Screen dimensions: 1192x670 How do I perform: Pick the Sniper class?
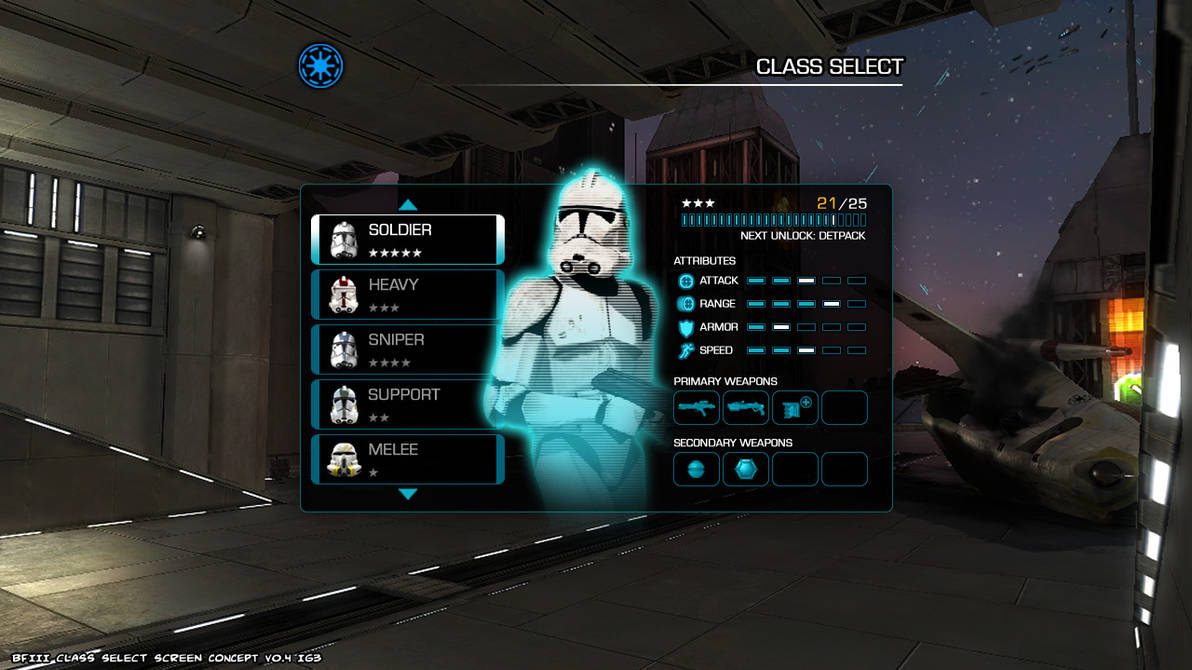coord(407,349)
